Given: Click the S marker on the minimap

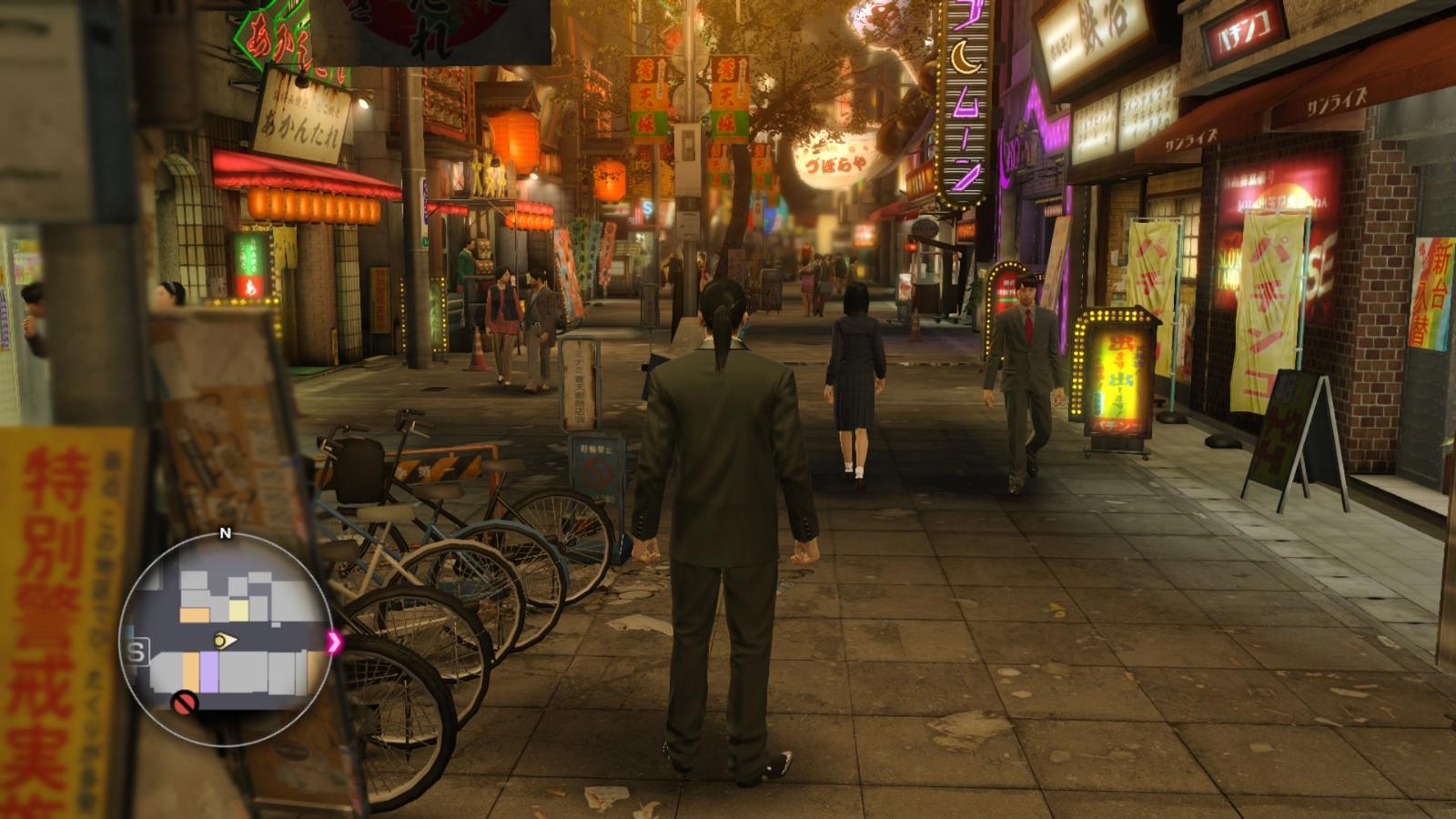Looking at the screenshot, I should coord(138,652).
